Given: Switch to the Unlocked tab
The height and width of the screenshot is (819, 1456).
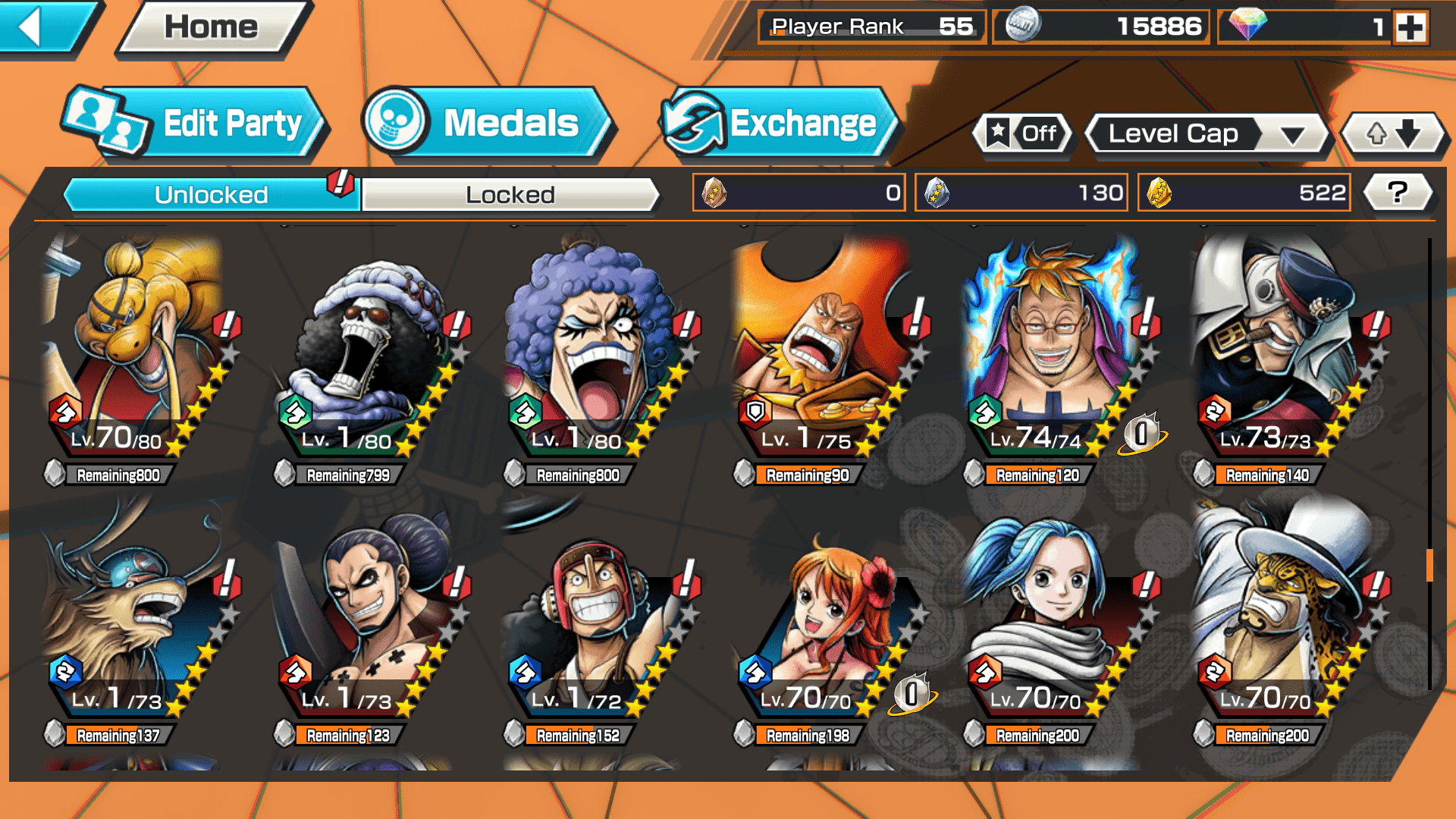Looking at the screenshot, I should (211, 195).
